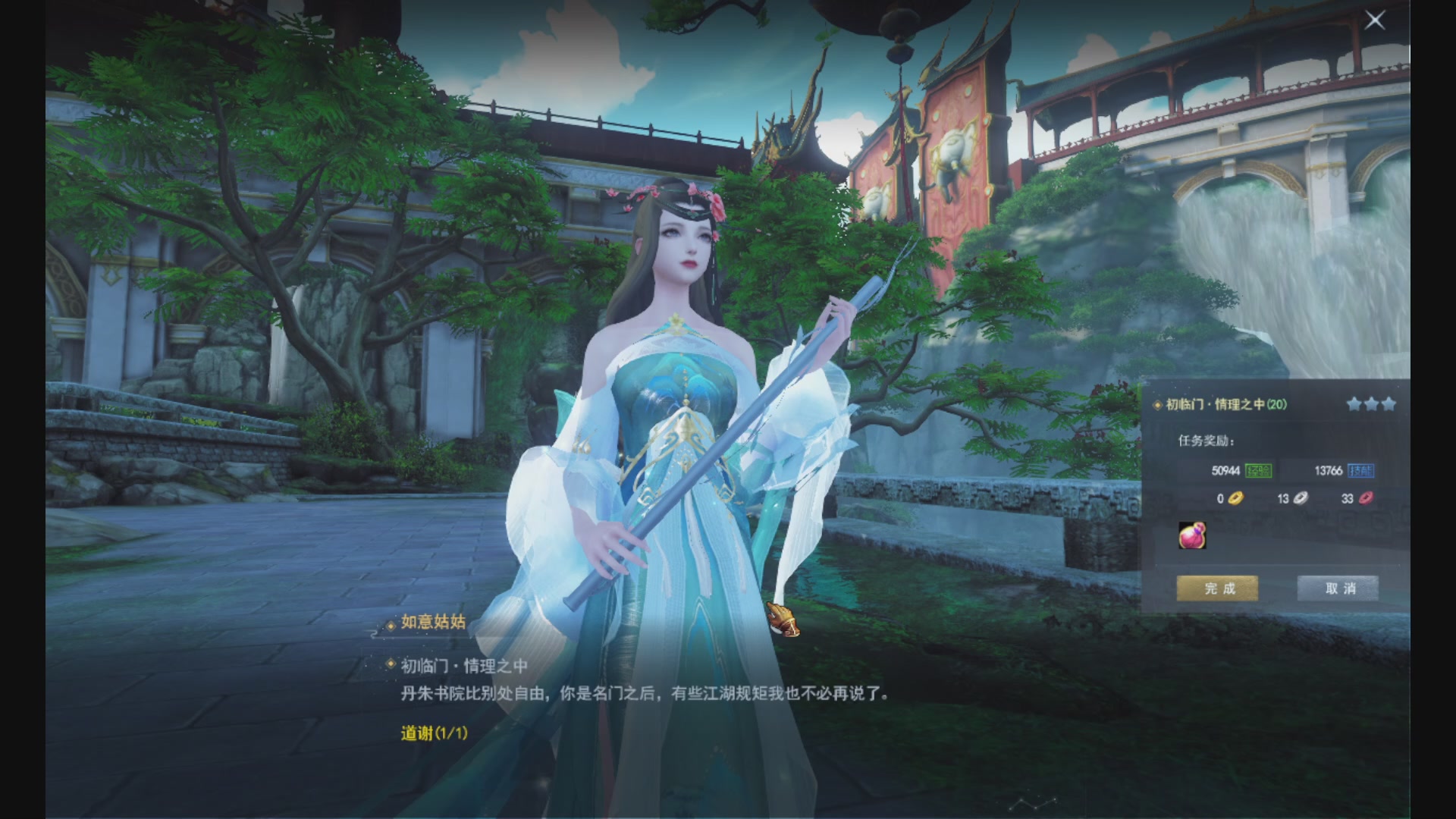
Task: Click the X to close the dialogue
Action: (1375, 20)
